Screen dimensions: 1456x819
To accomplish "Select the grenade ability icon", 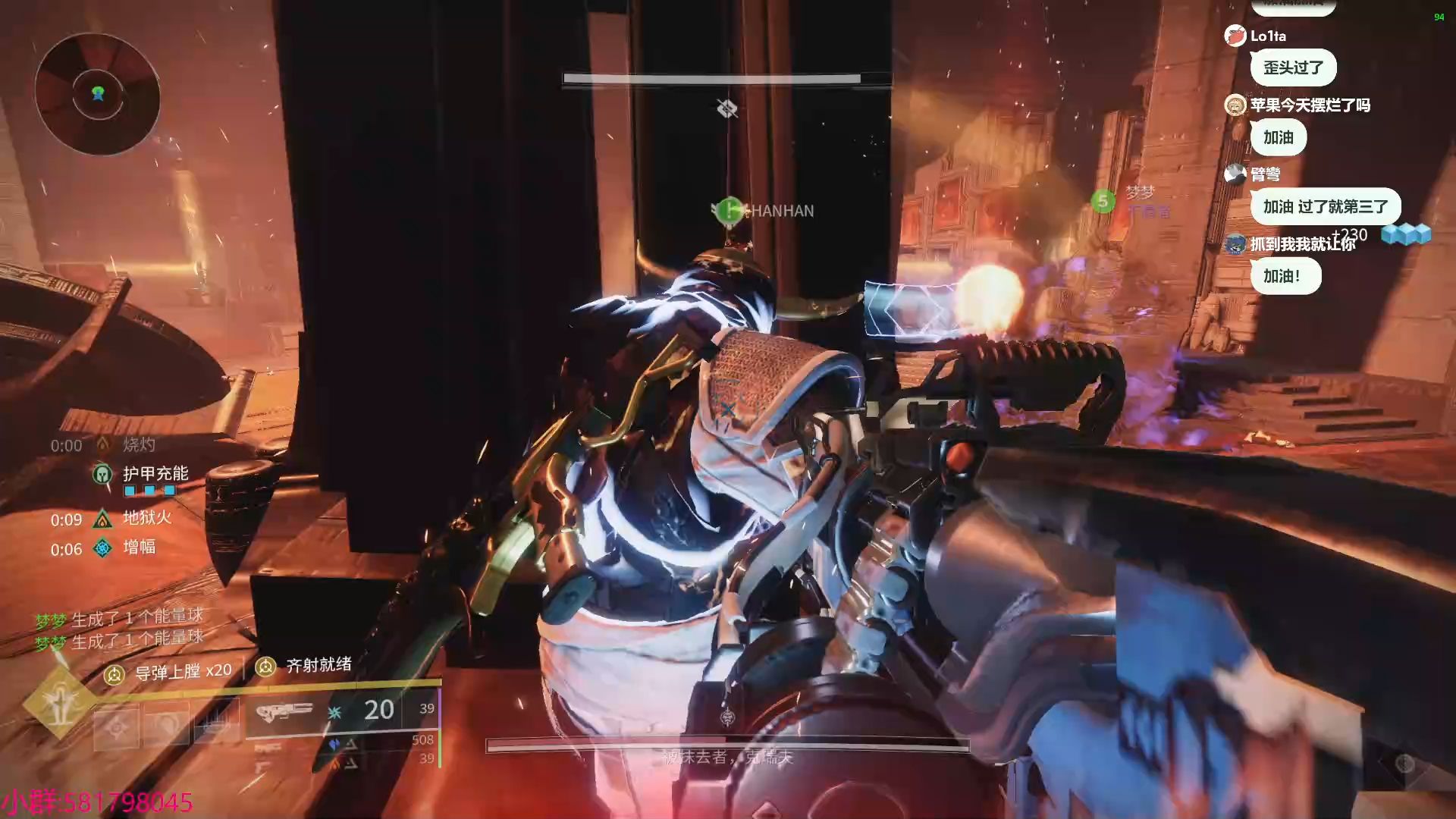I will coord(117,728).
